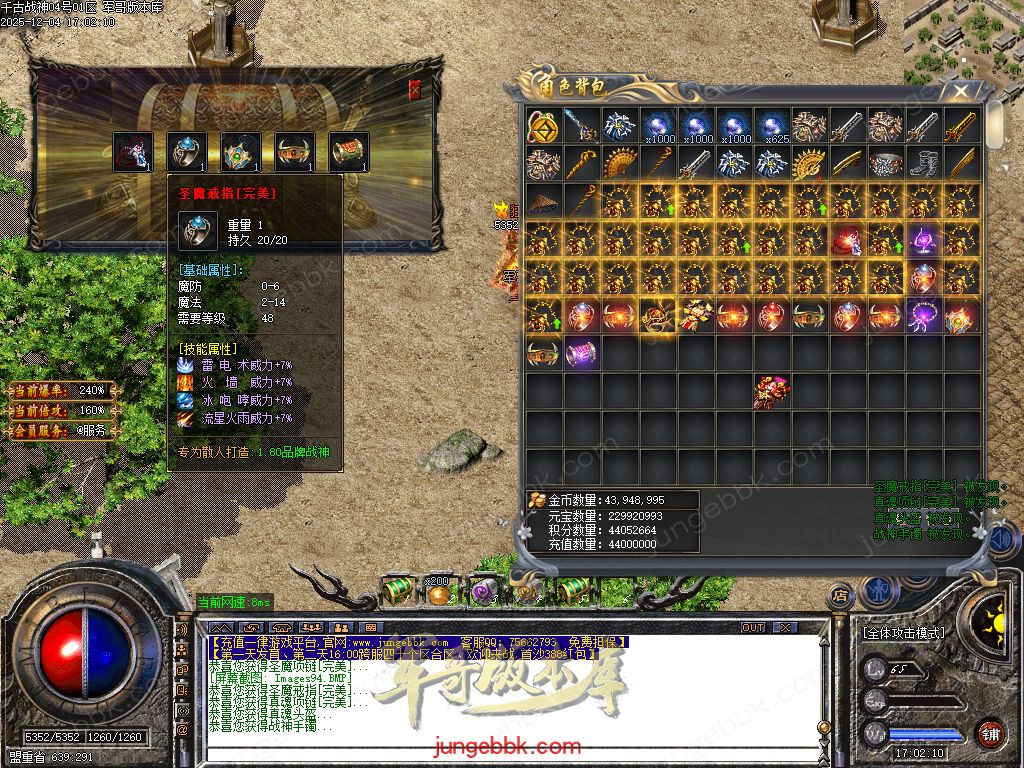Click the OUT button on chat panel
Screen dimensions: 1024x768
(753, 628)
